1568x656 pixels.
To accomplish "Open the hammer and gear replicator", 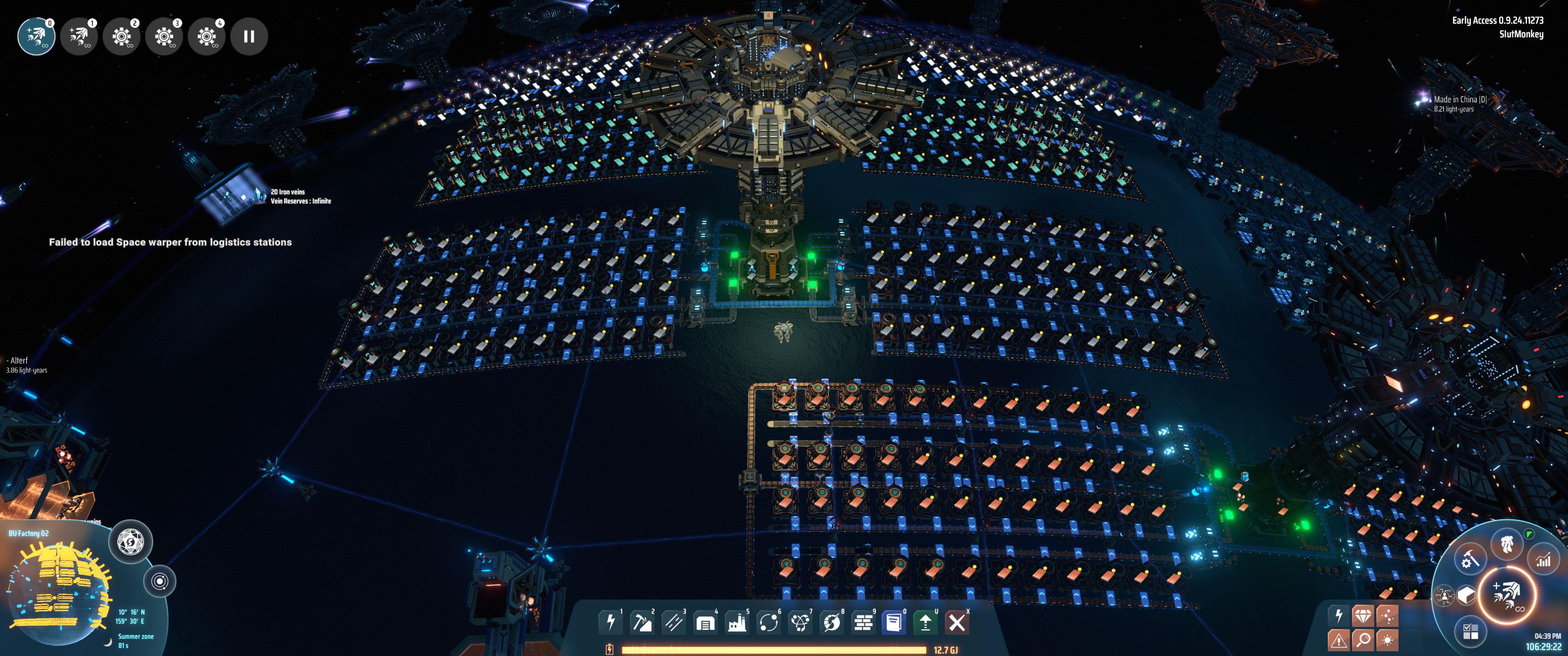I will click(1470, 559).
